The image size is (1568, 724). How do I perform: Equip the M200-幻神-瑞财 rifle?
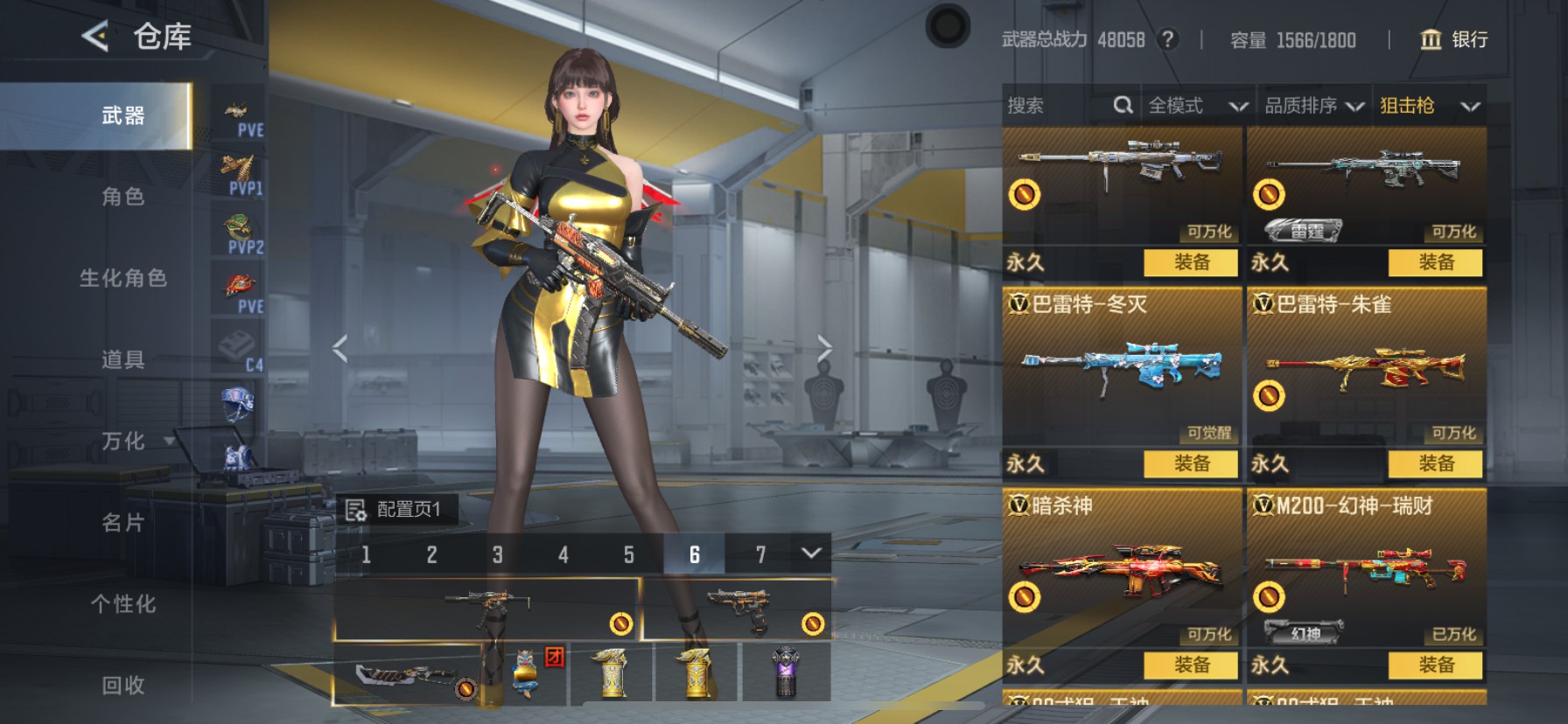[1436, 665]
